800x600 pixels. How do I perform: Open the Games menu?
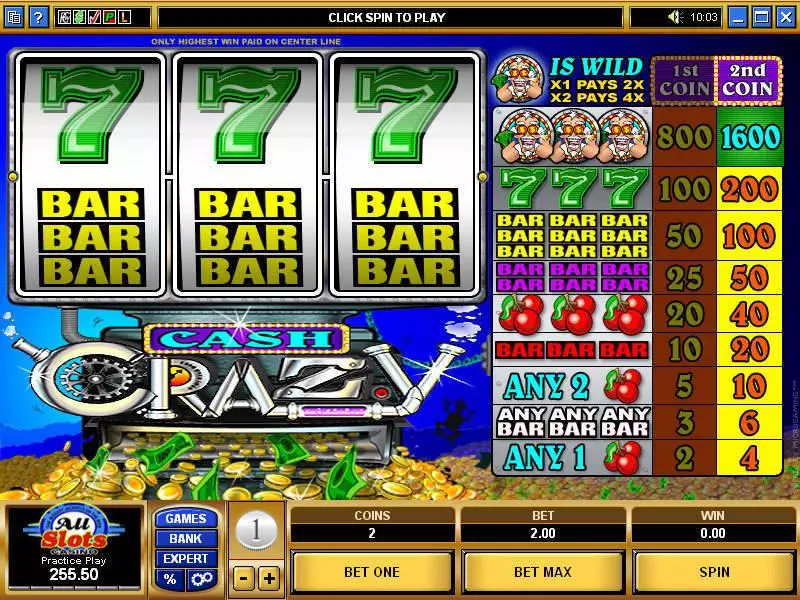[x=185, y=519]
